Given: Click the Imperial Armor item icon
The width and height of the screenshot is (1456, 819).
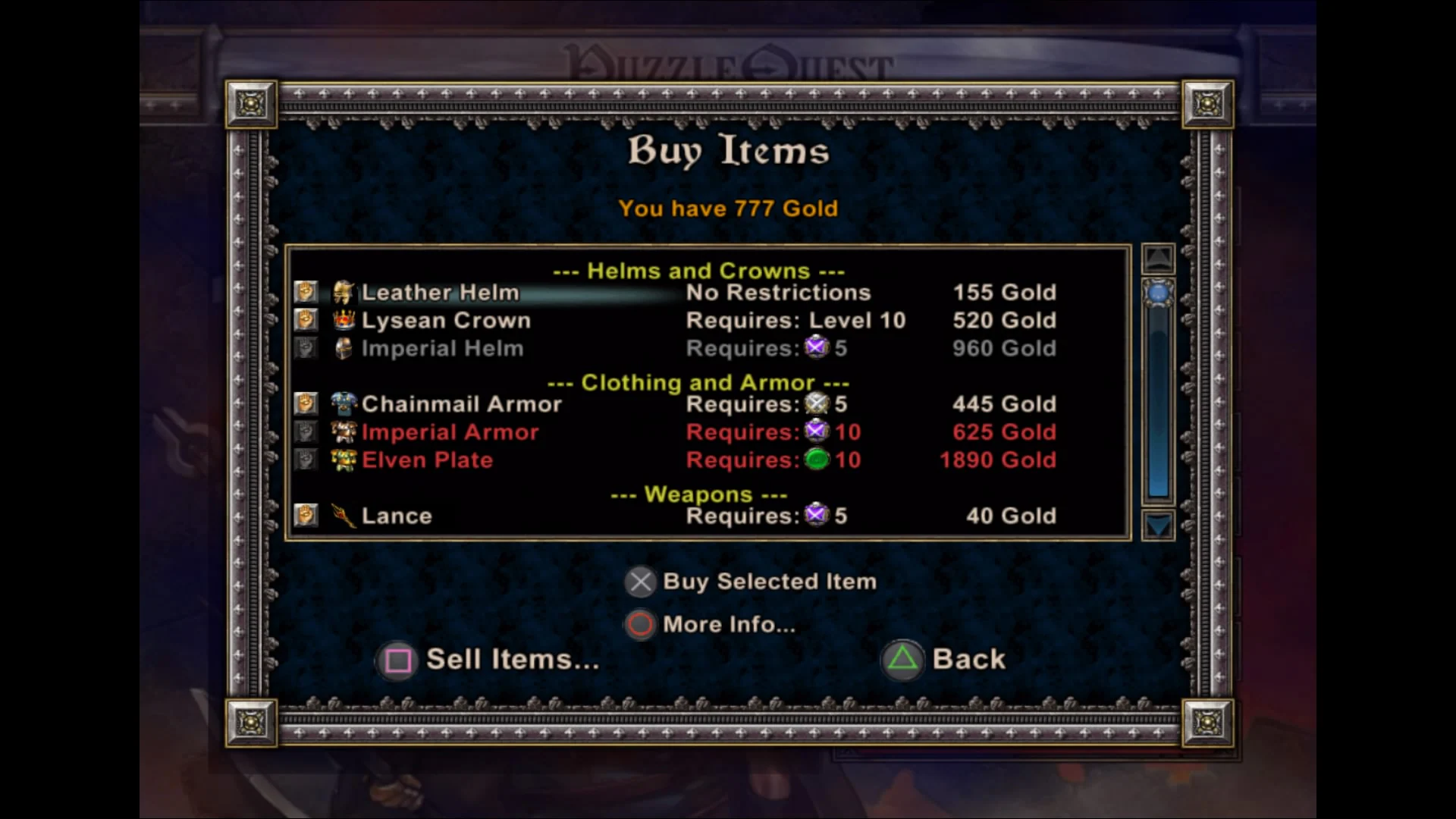Looking at the screenshot, I should pyautogui.click(x=343, y=431).
